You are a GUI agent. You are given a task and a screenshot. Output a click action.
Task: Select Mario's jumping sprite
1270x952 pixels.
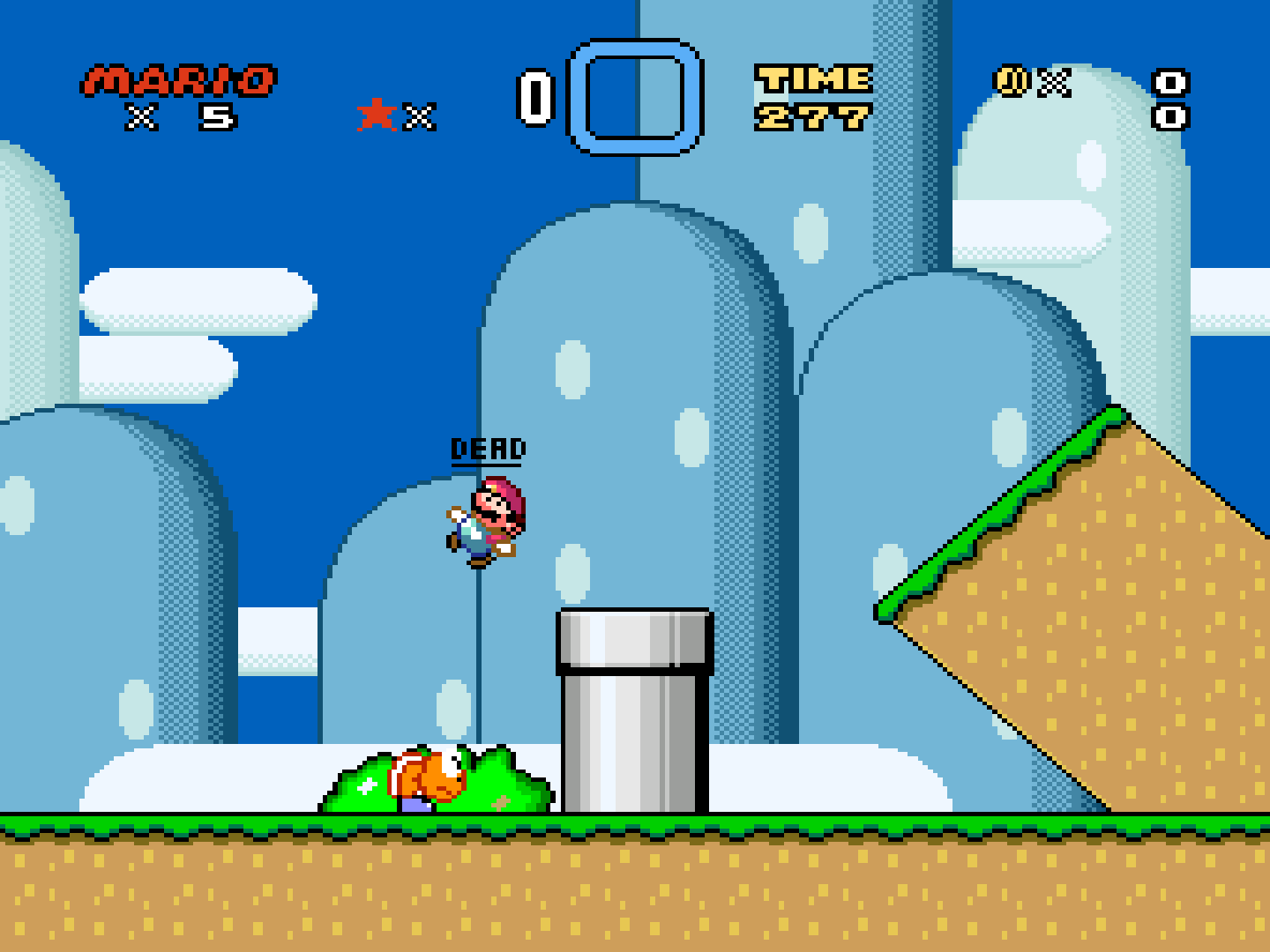[485, 524]
